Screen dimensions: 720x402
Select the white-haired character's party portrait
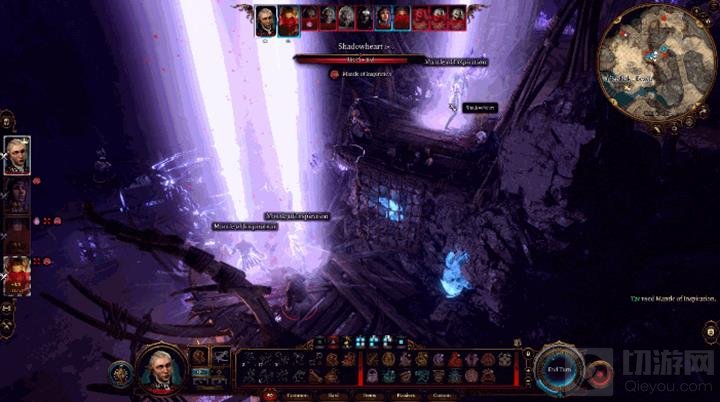[17, 154]
